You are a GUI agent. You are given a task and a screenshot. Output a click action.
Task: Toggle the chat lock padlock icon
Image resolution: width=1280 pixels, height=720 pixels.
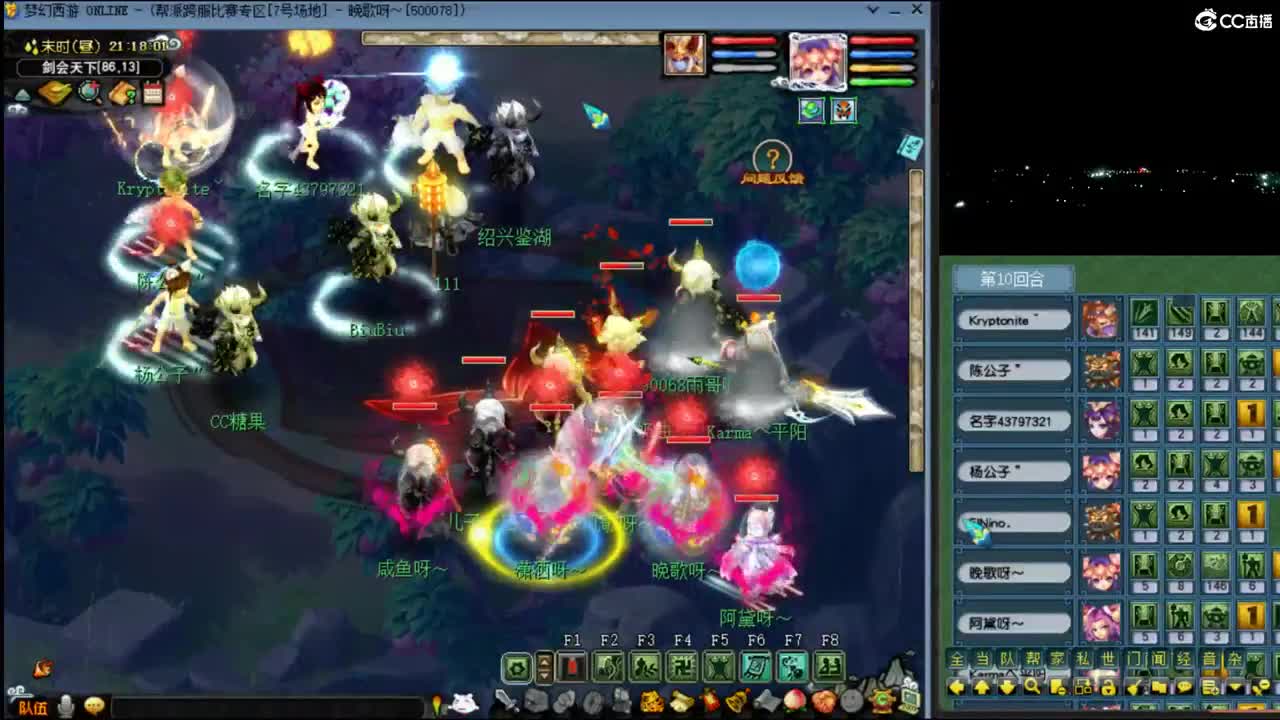(1109, 687)
